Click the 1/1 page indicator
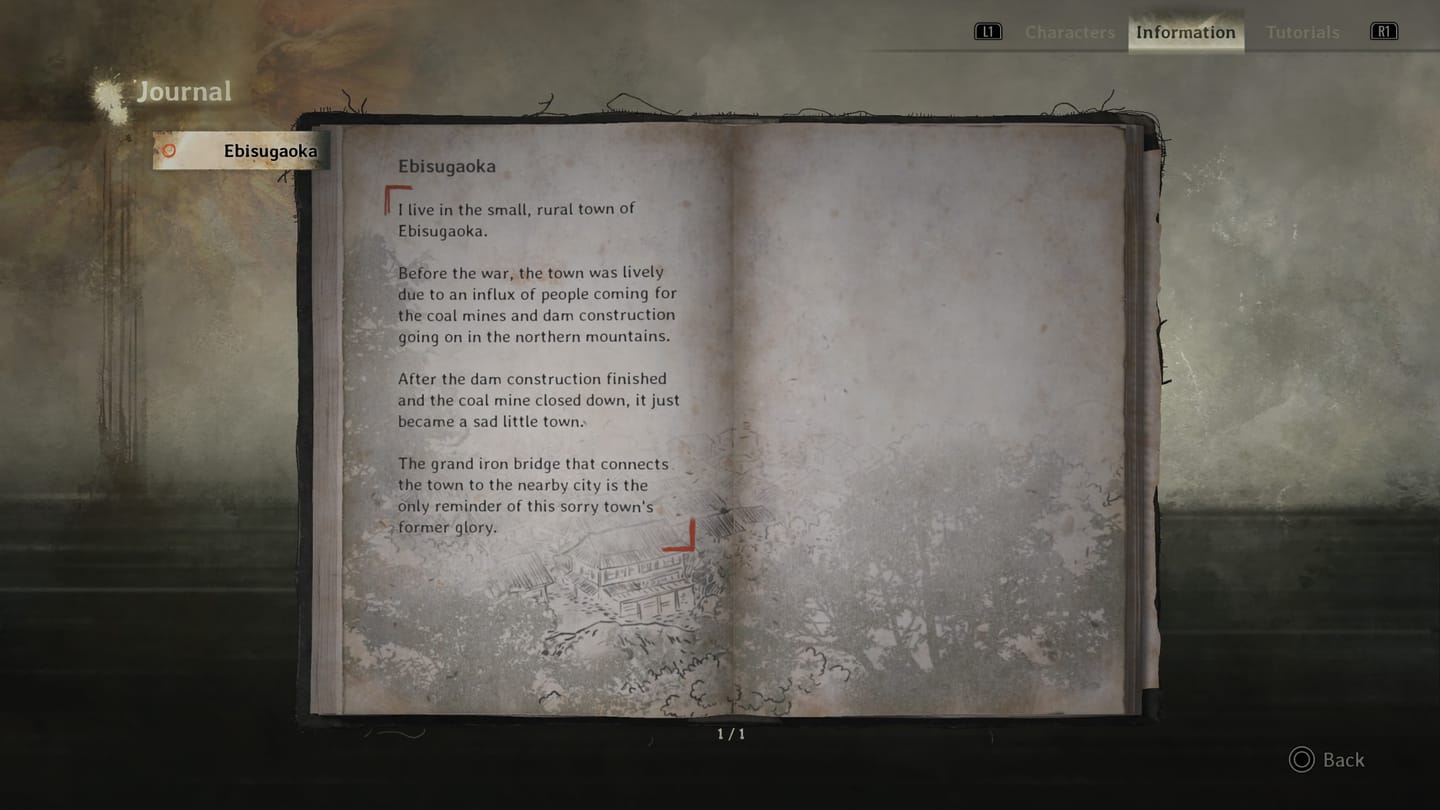1440x810 pixels. [x=728, y=732]
